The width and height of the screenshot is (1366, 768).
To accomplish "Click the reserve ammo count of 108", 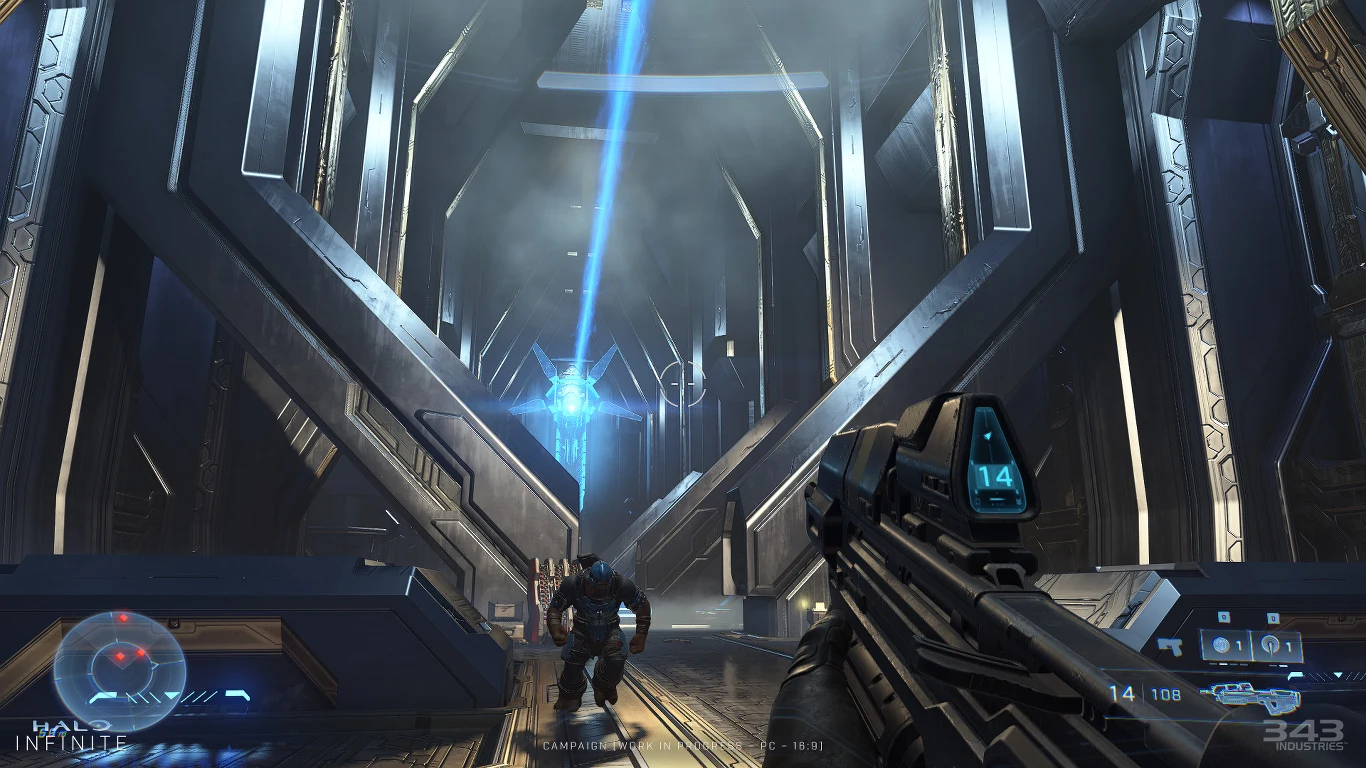I will point(1165,693).
